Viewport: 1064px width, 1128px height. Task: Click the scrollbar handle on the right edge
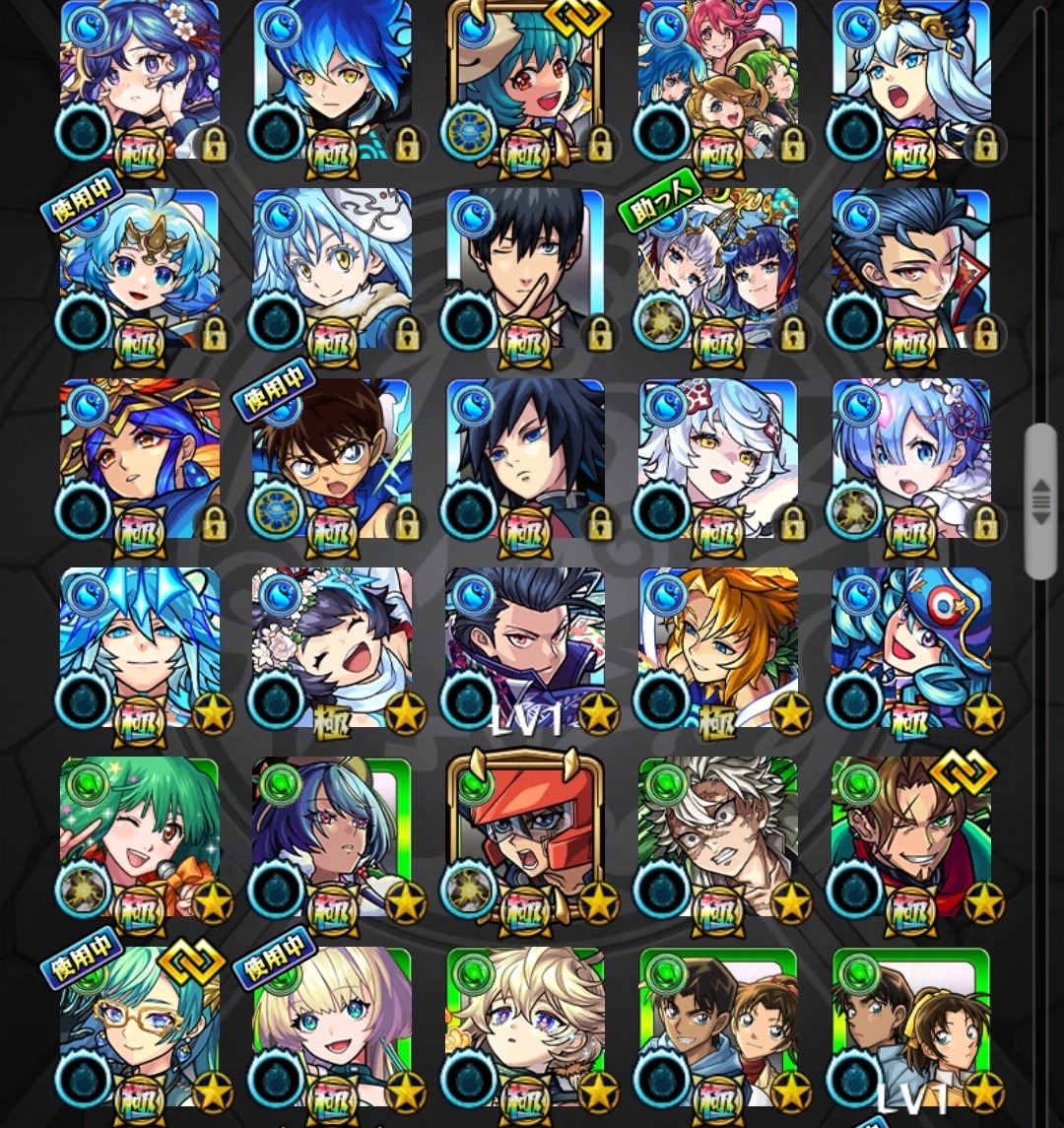click(x=1040, y=502)
